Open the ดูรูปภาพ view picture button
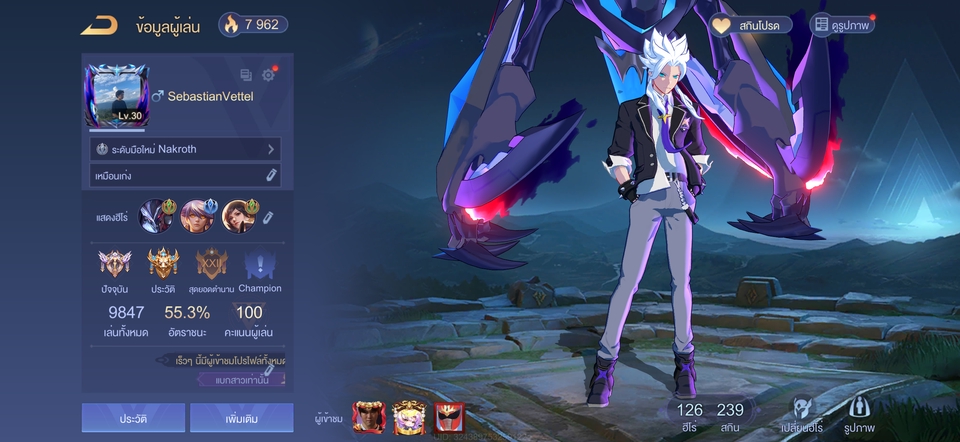The image size is (960, 442). click(x=842, y=25)
